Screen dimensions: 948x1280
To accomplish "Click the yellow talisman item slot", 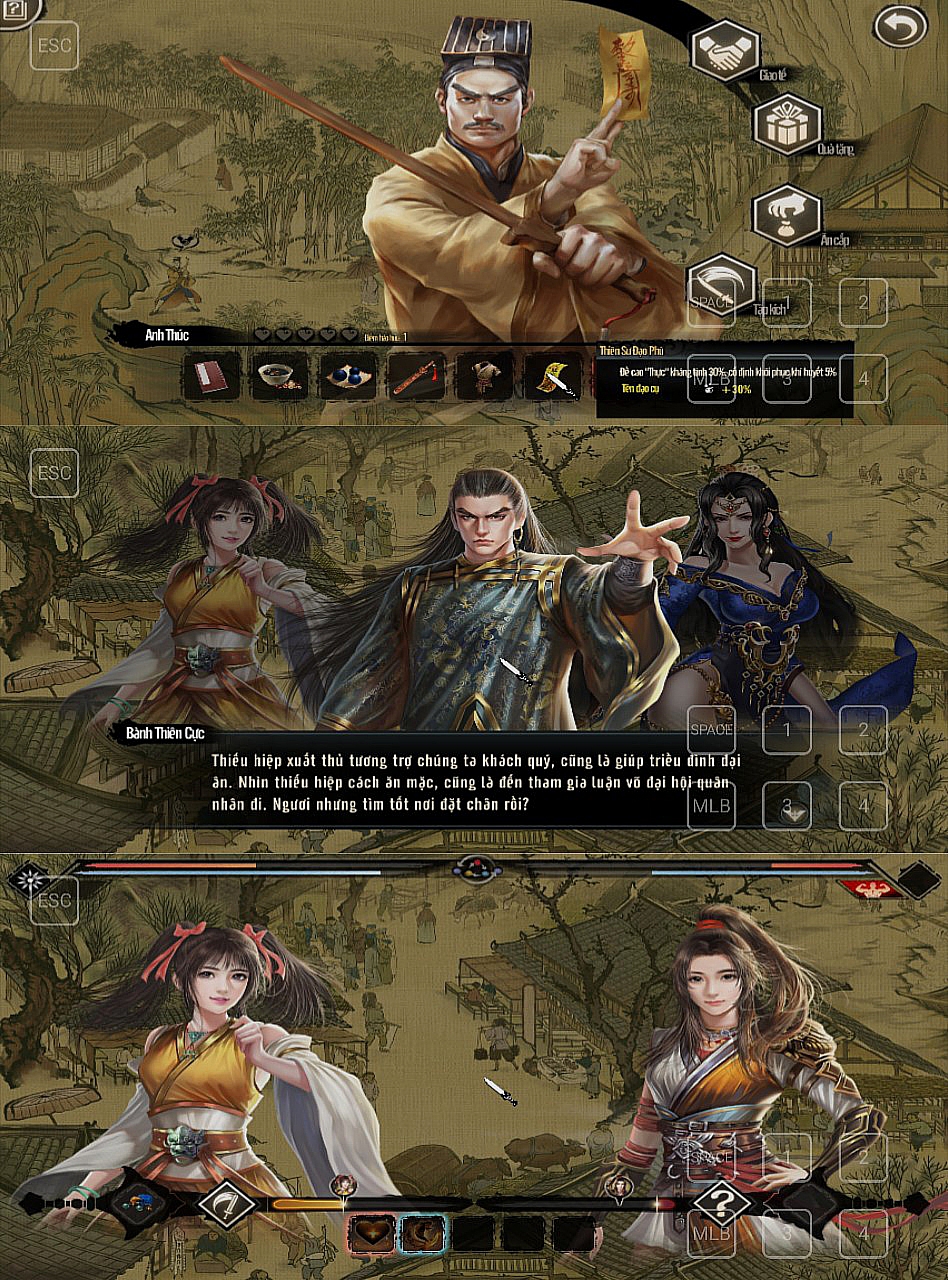I will tap(553, 377).
